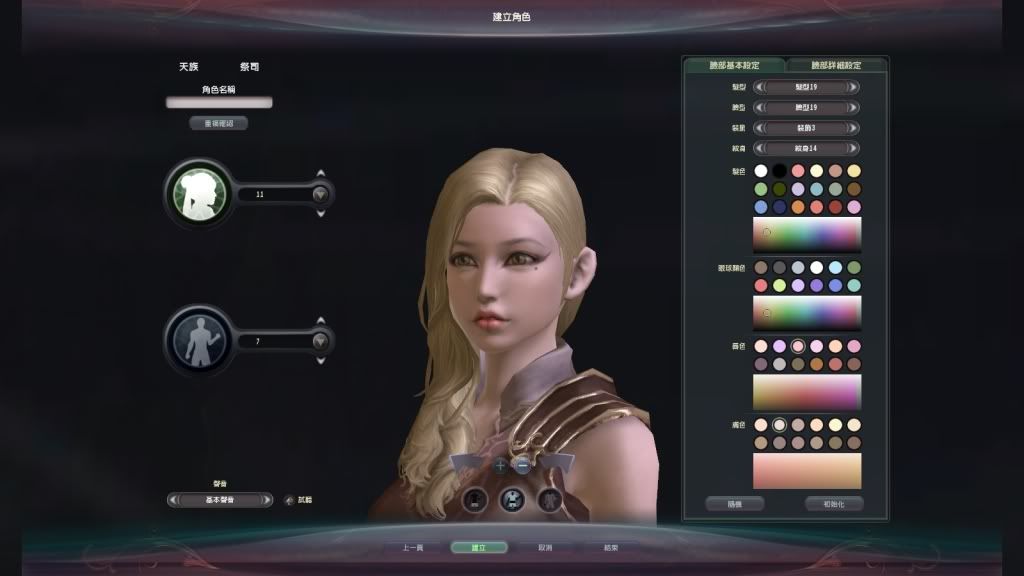The width and height of the screenshot is (1024, 576).
Task: Zoom out with the minus button
Action: (x=522, y=465)
